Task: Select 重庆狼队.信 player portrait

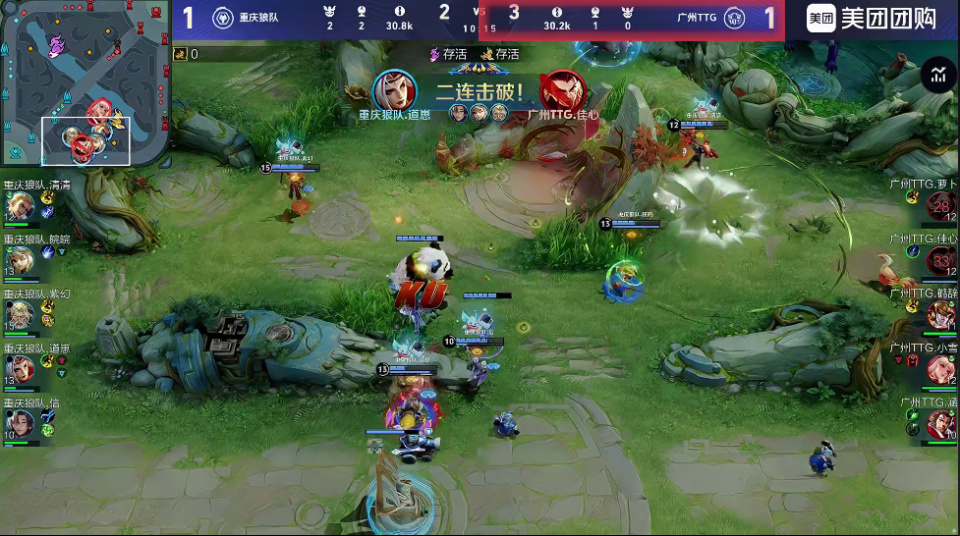Action: [19, 423]
